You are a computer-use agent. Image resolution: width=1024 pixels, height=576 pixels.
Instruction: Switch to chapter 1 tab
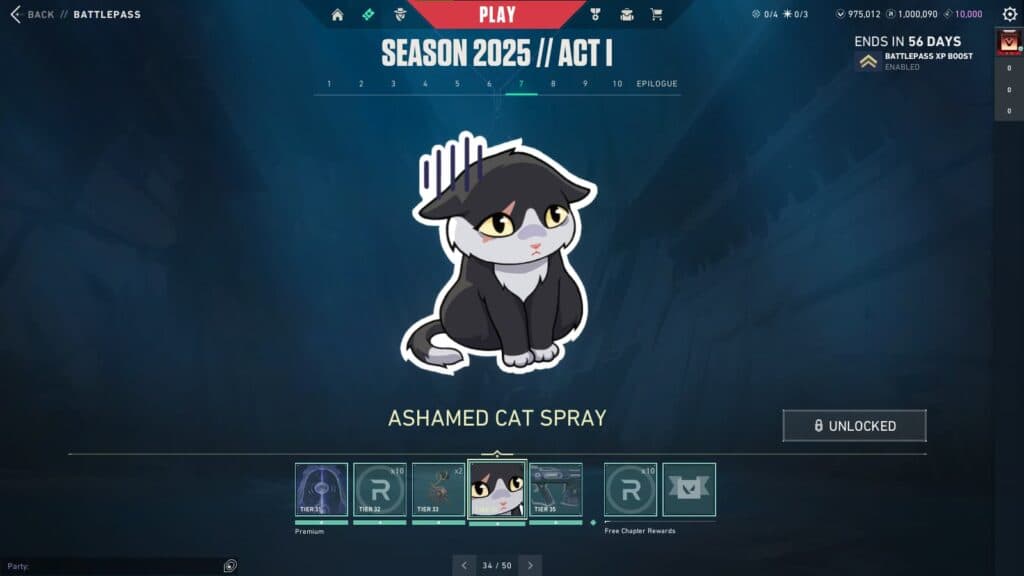329,84
